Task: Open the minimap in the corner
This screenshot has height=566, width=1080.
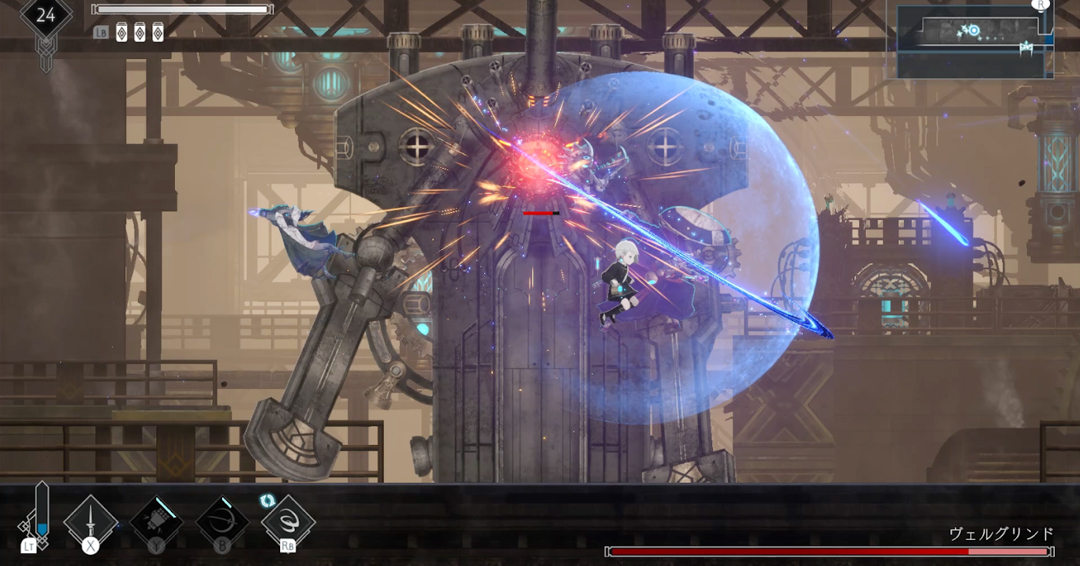Action: 973,41
